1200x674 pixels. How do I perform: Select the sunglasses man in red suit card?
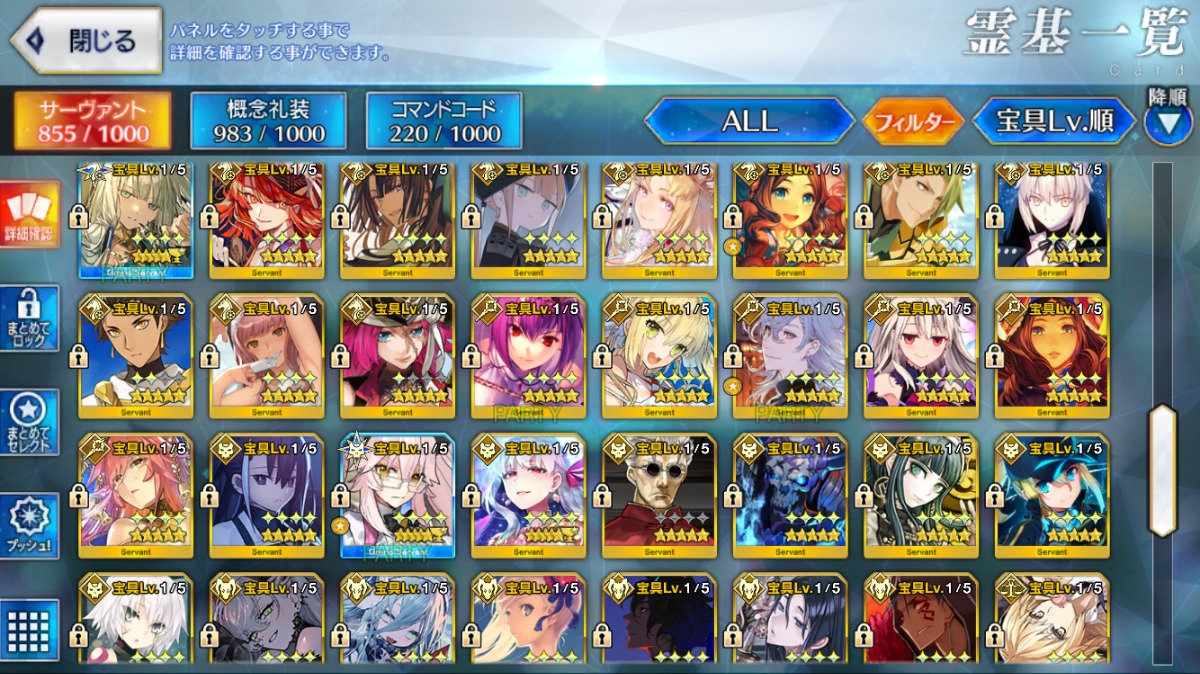tap(659, 495)
